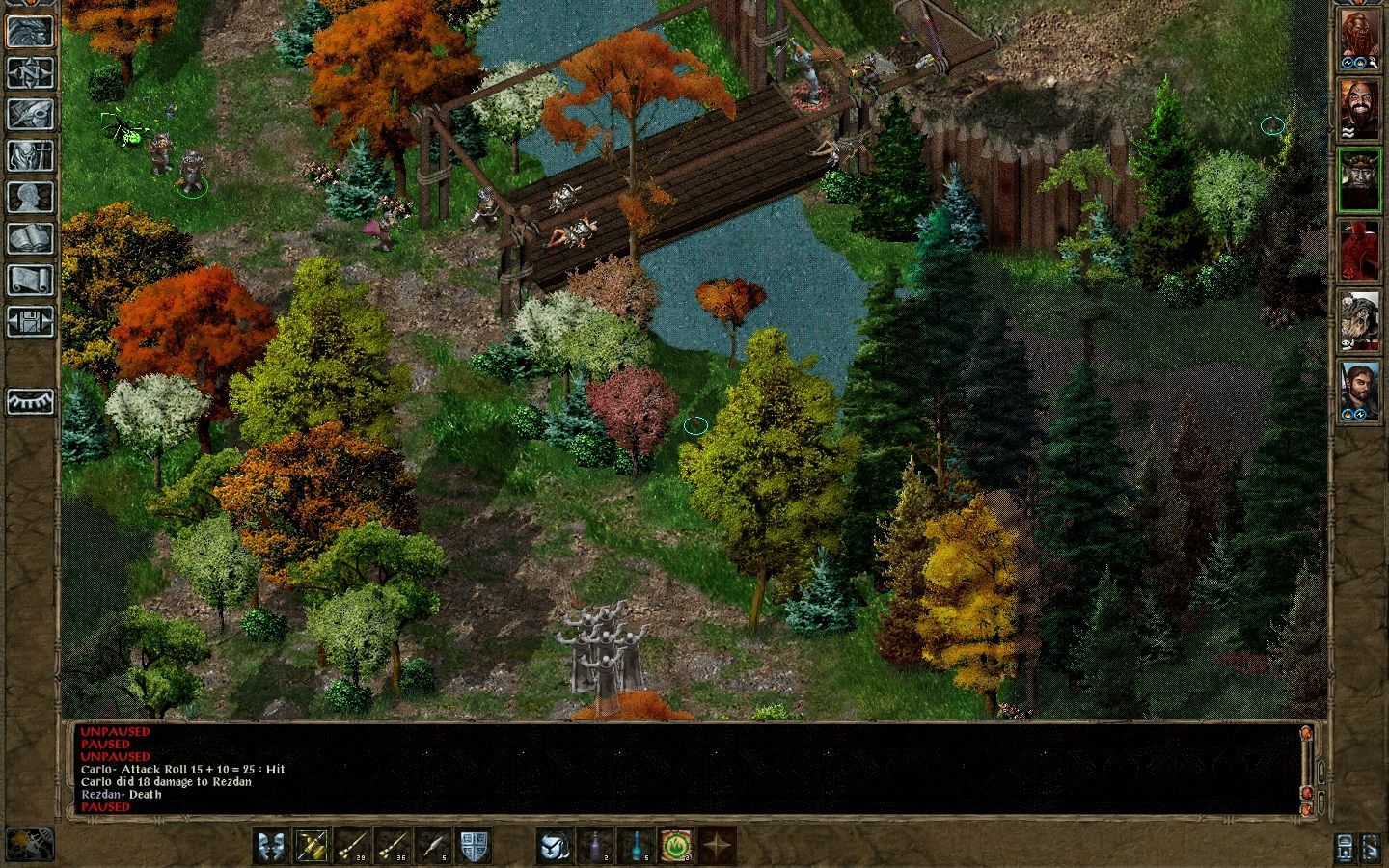Open the mage spellbook

30,238
